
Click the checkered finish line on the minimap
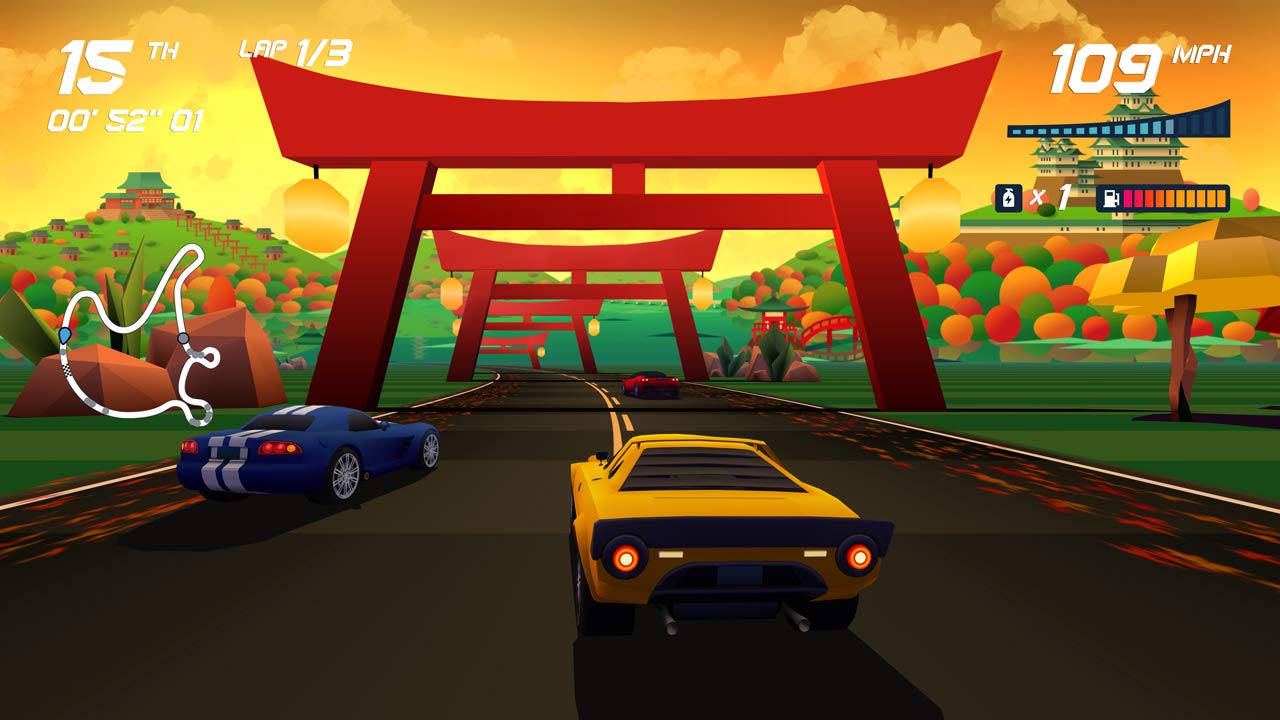tap(67, 370)
